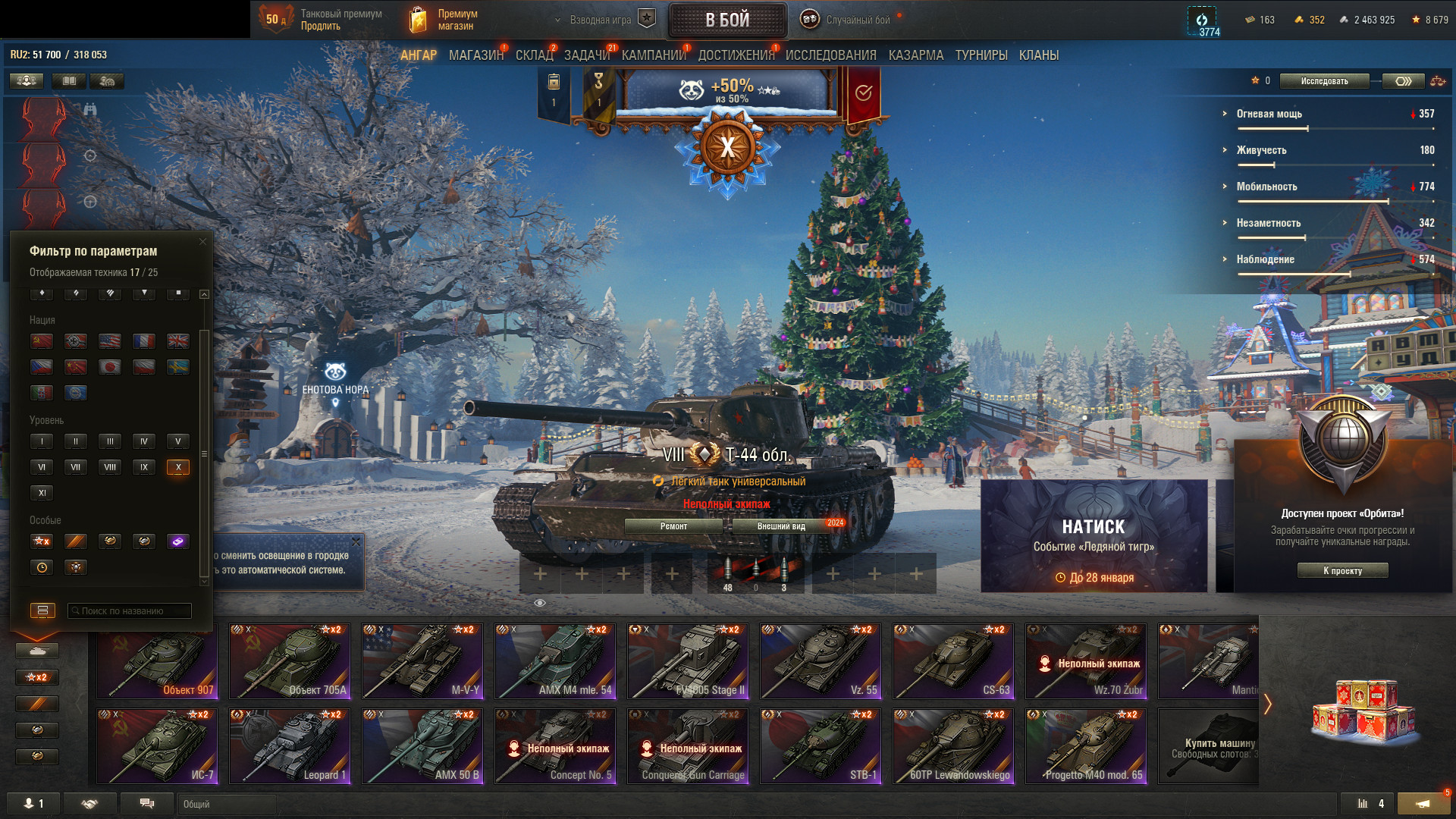The width and height of the screenshot is (1456, 819).
Task: Pick the Leopard 1 tank card
Action: [x=290, y=745]
